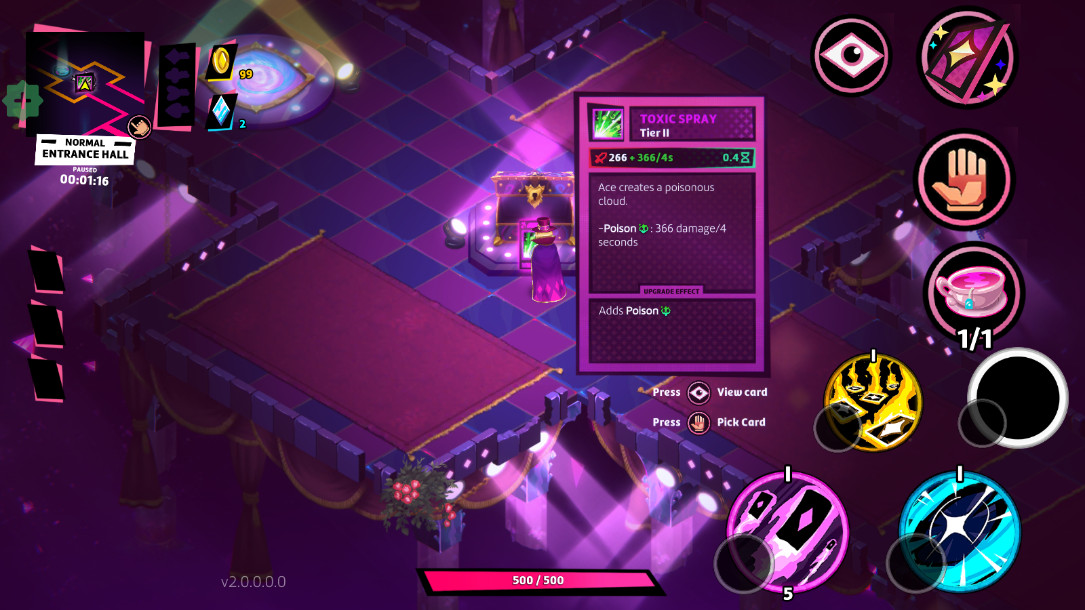The image size is (1085, 610).
Task: Activate the yellow flaming cards ability
Action: click(x=873, y=399)
